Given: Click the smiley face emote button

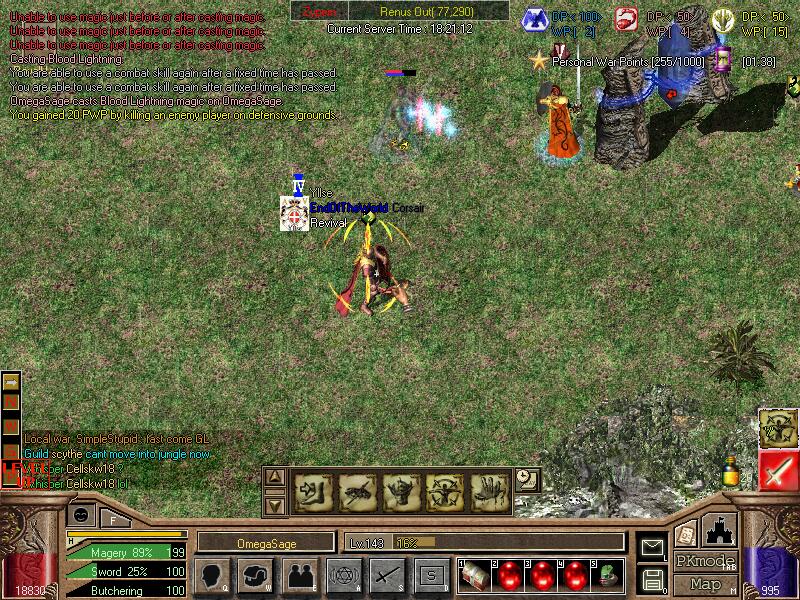Looking at the screenshot, I should [x=81, y=515].
